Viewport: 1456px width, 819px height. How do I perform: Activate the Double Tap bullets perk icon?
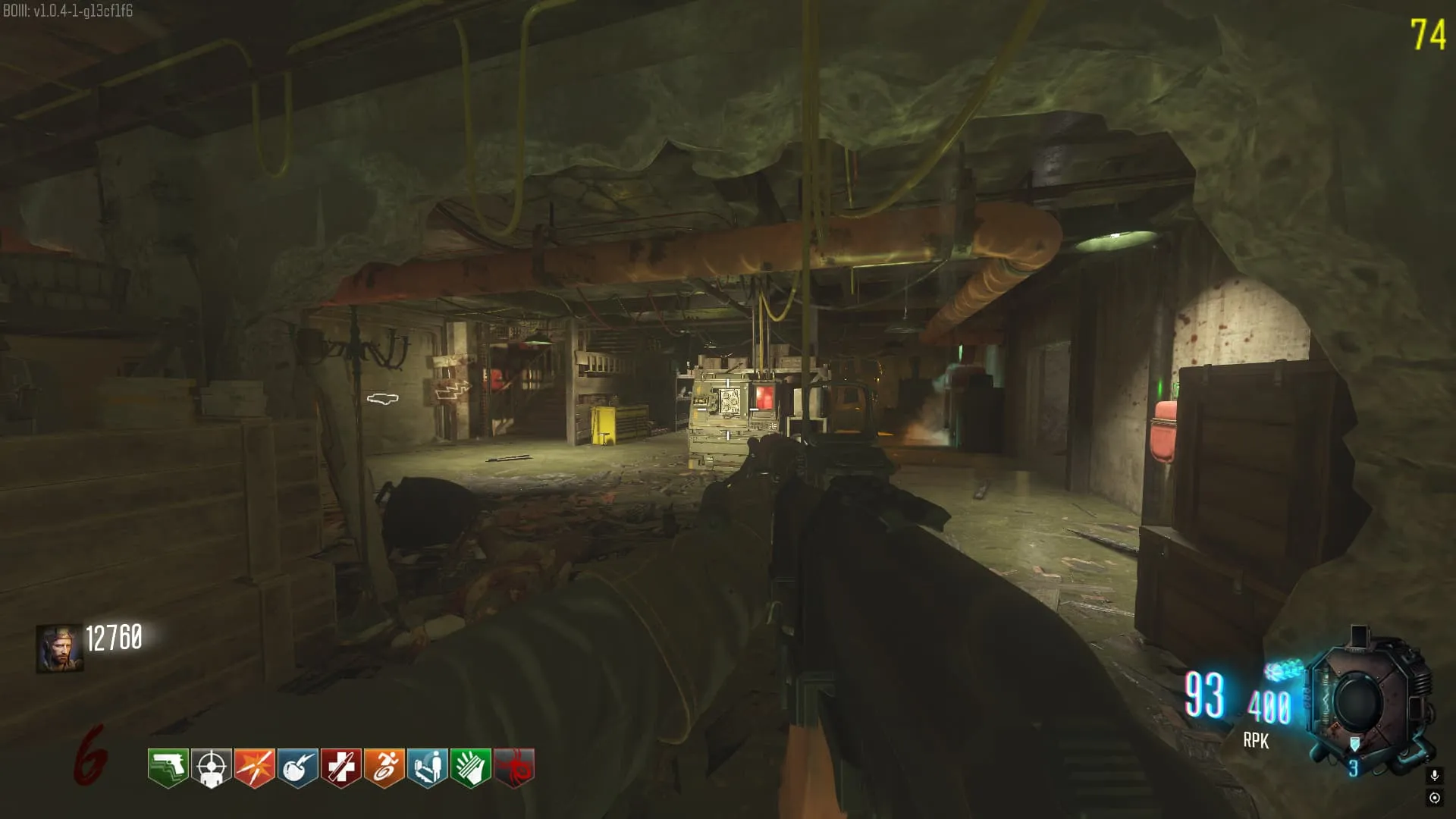254,767
